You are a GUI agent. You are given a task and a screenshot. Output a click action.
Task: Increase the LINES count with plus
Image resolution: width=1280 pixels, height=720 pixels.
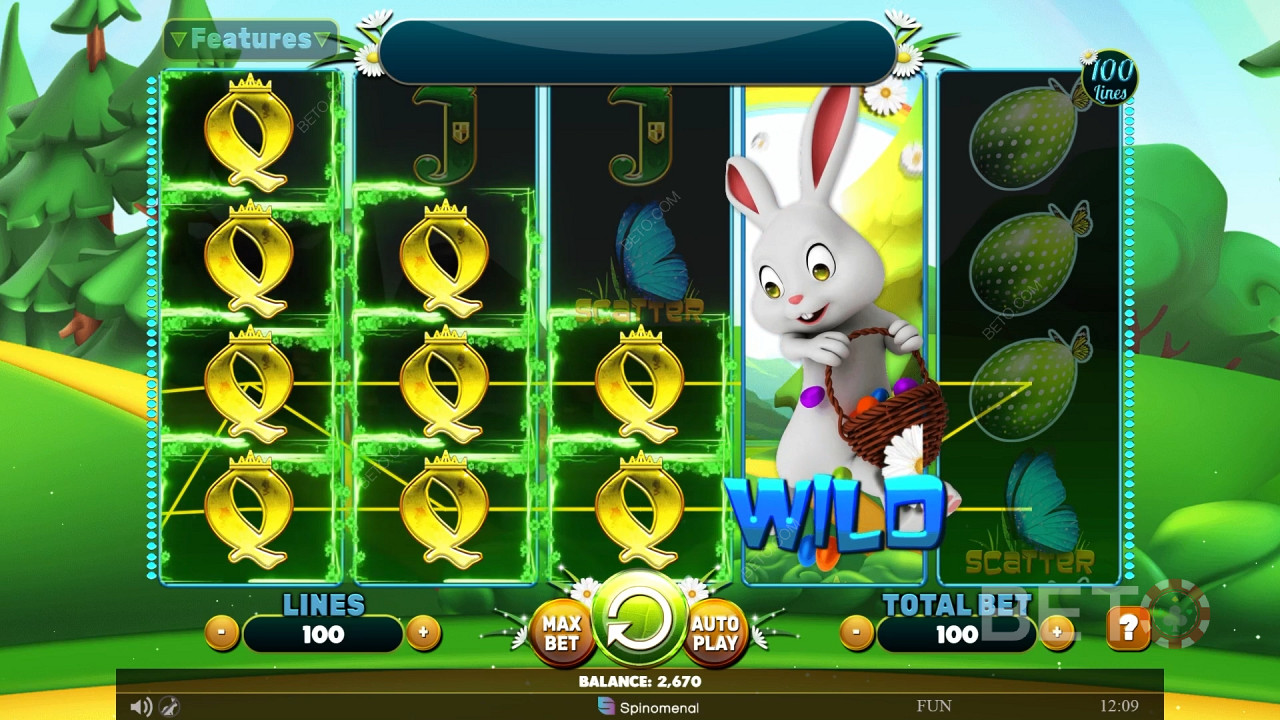point(424,634)
